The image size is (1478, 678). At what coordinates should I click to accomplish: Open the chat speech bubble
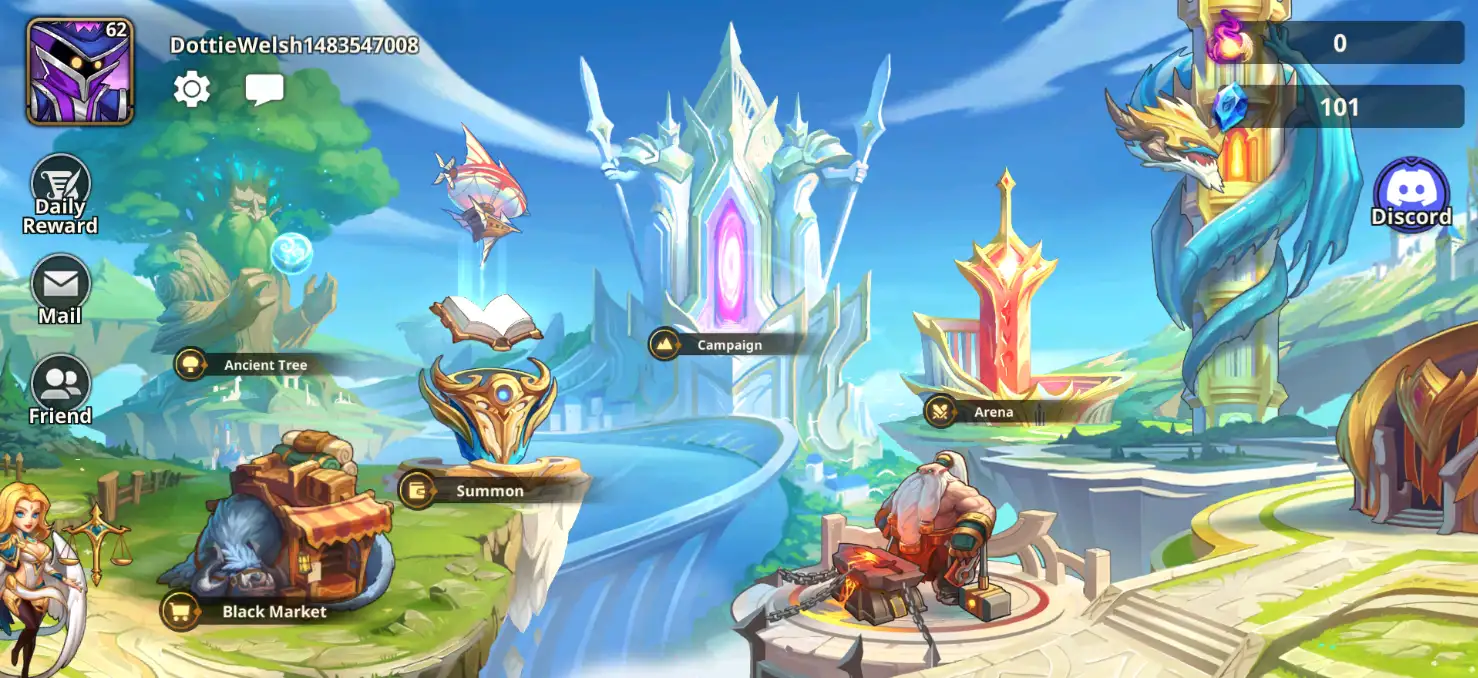point(265,90)
